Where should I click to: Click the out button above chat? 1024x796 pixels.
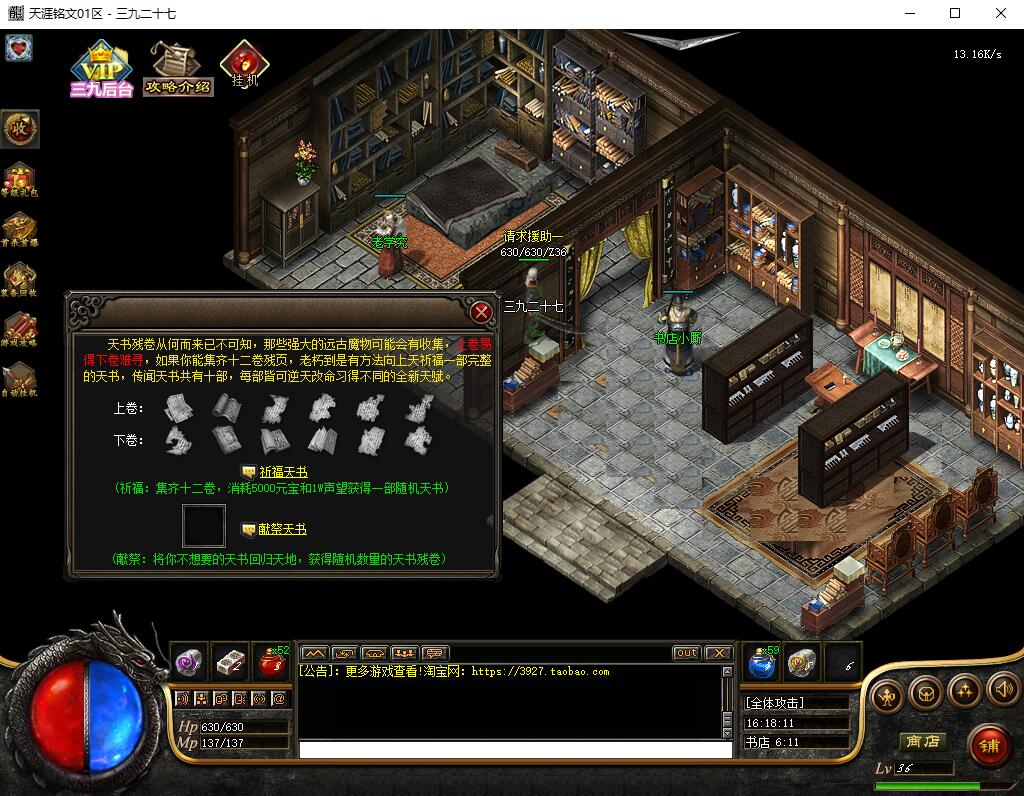pyautogui.click(x=686, y=653)
